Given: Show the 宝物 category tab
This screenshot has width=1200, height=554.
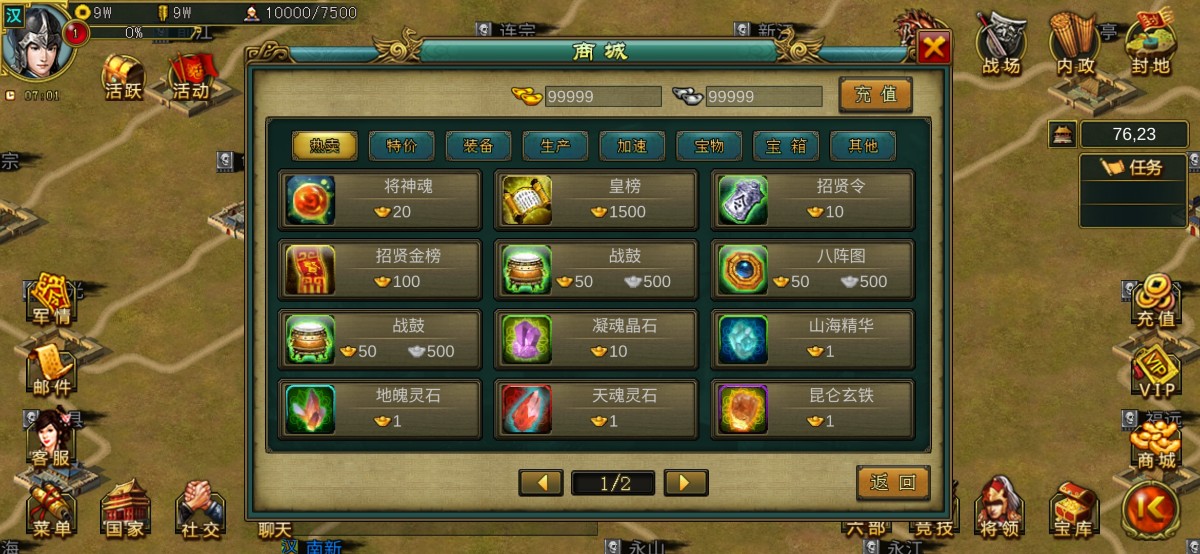Looking at the screenshot, I should pos(709,146).
